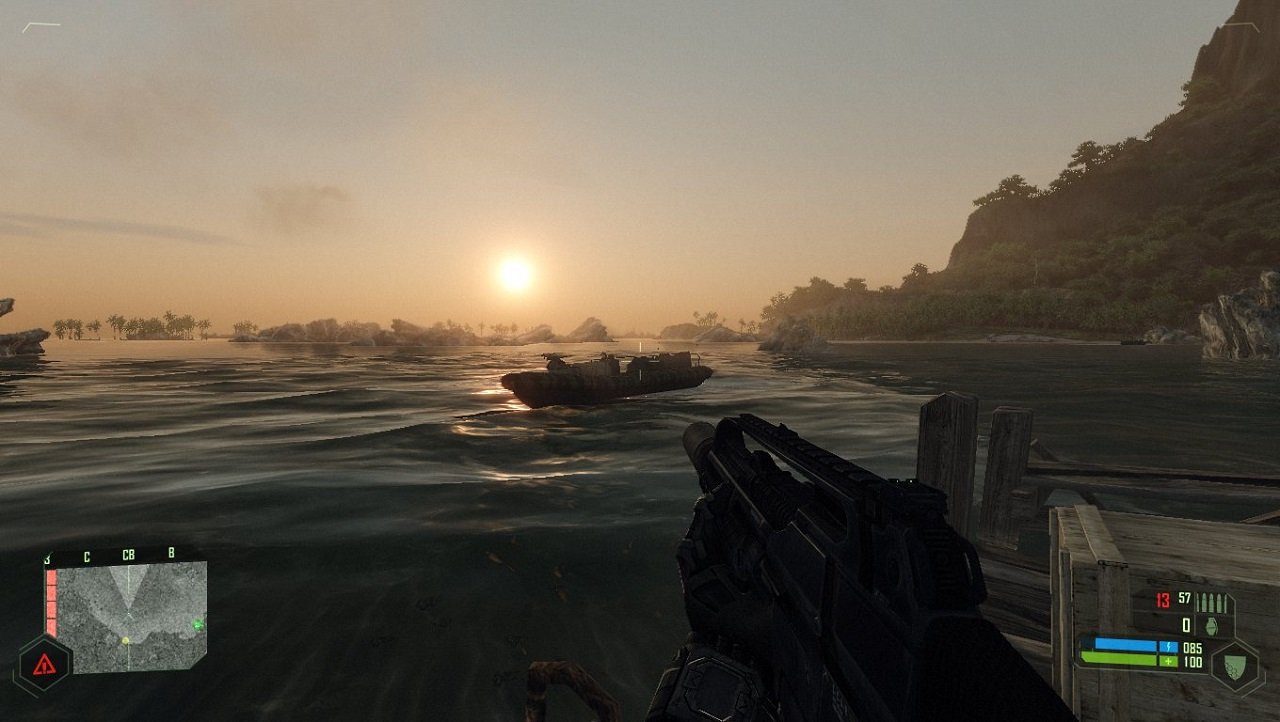Click the reserve ammo count 57
1280x722 pixels.
pos(1183,599)
